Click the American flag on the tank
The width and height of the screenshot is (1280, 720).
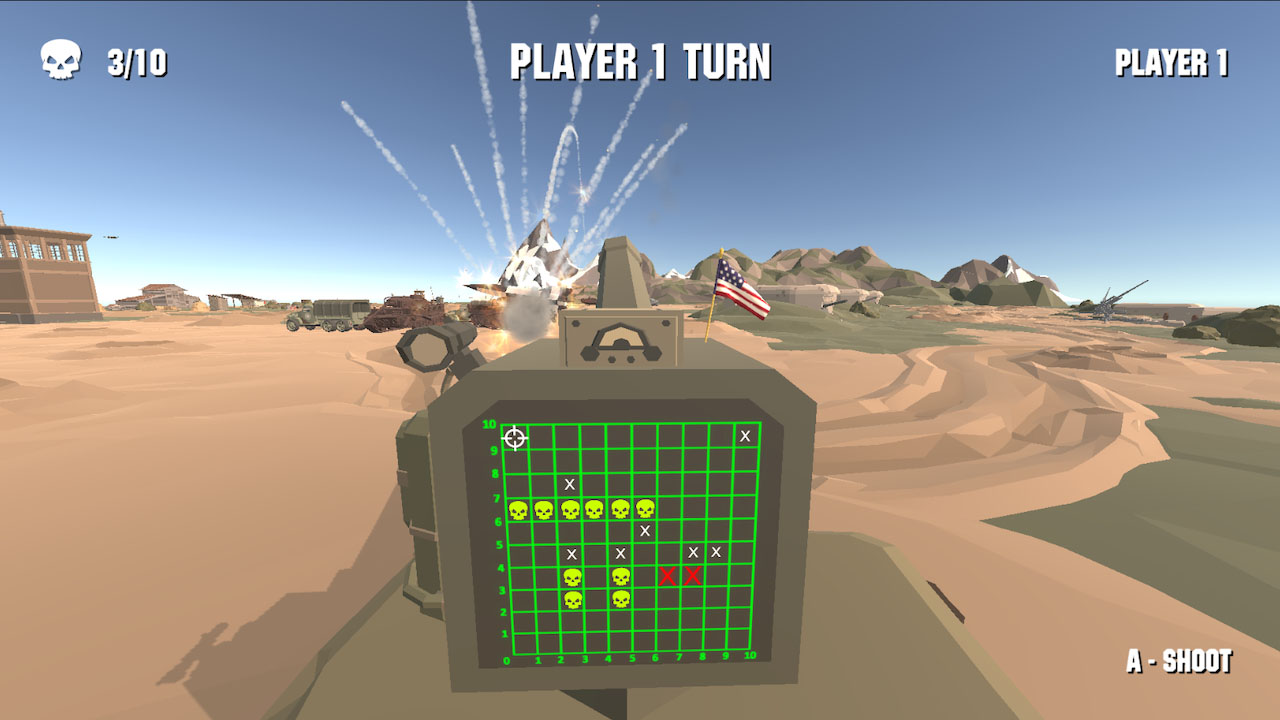point(738,284)
